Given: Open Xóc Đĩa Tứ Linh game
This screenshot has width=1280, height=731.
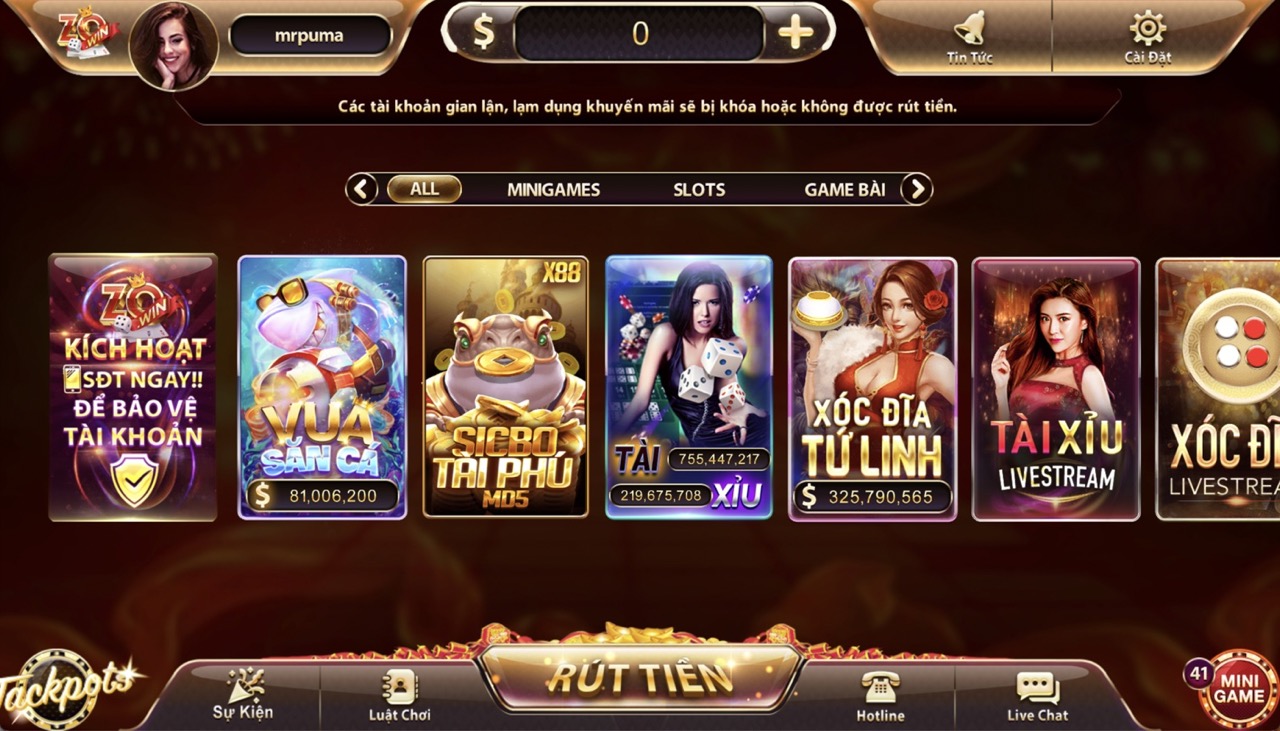Looking at the screenshot, I should [872, 390].
